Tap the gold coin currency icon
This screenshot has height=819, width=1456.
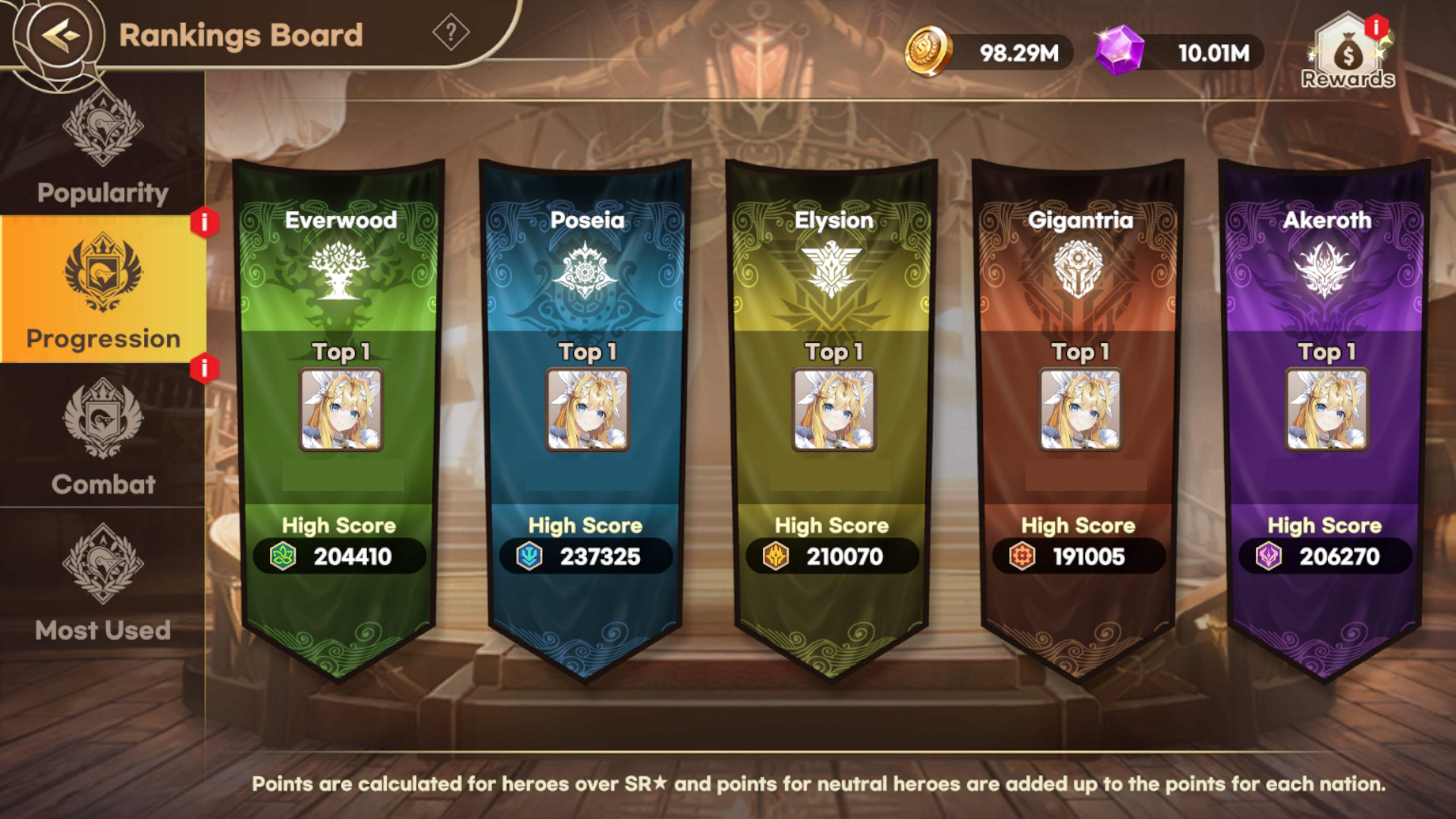[x=928, y=52]
